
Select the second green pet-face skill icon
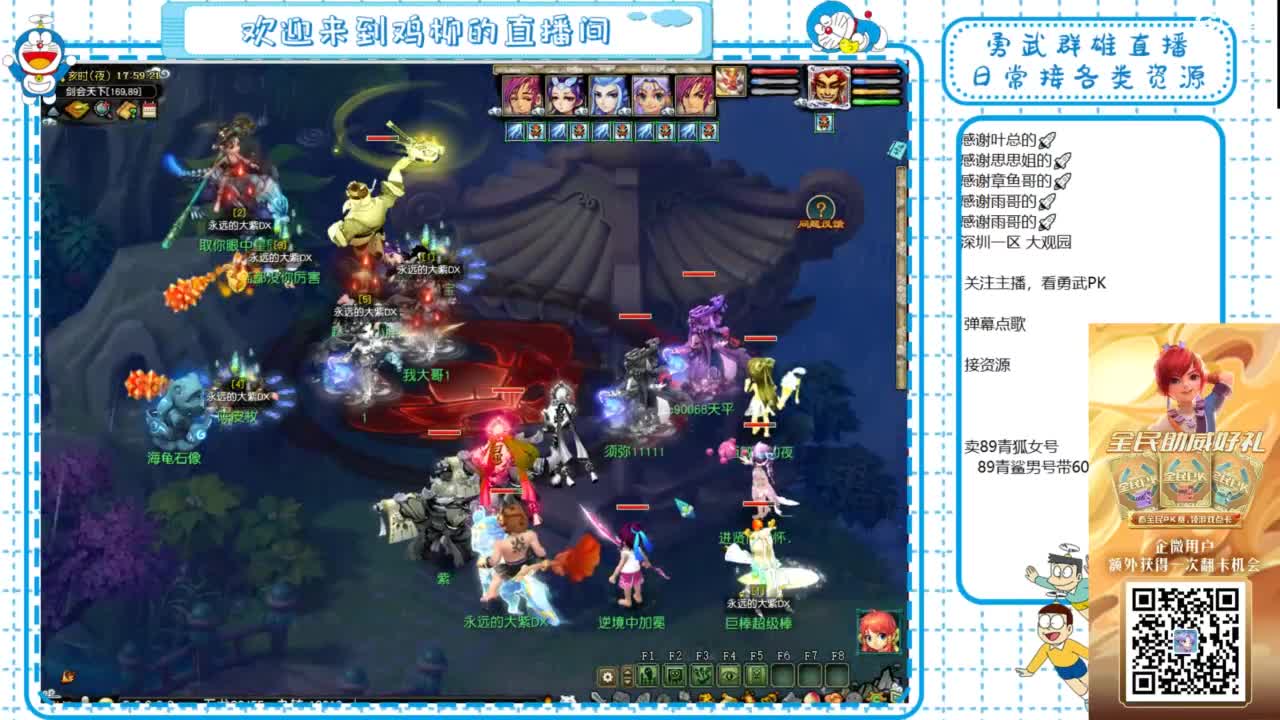[674, 675]
